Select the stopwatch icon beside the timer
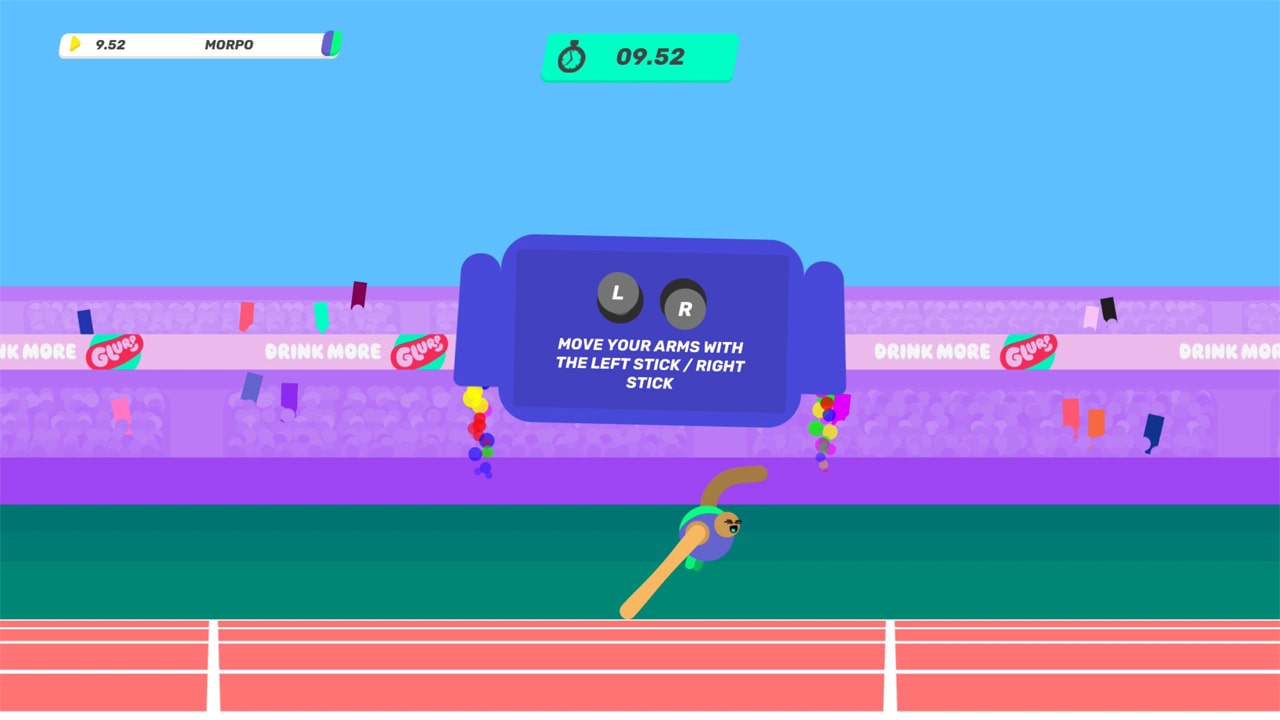This screenshot has width=1280, height=720. pyautogui.click(x=572, y=57)
